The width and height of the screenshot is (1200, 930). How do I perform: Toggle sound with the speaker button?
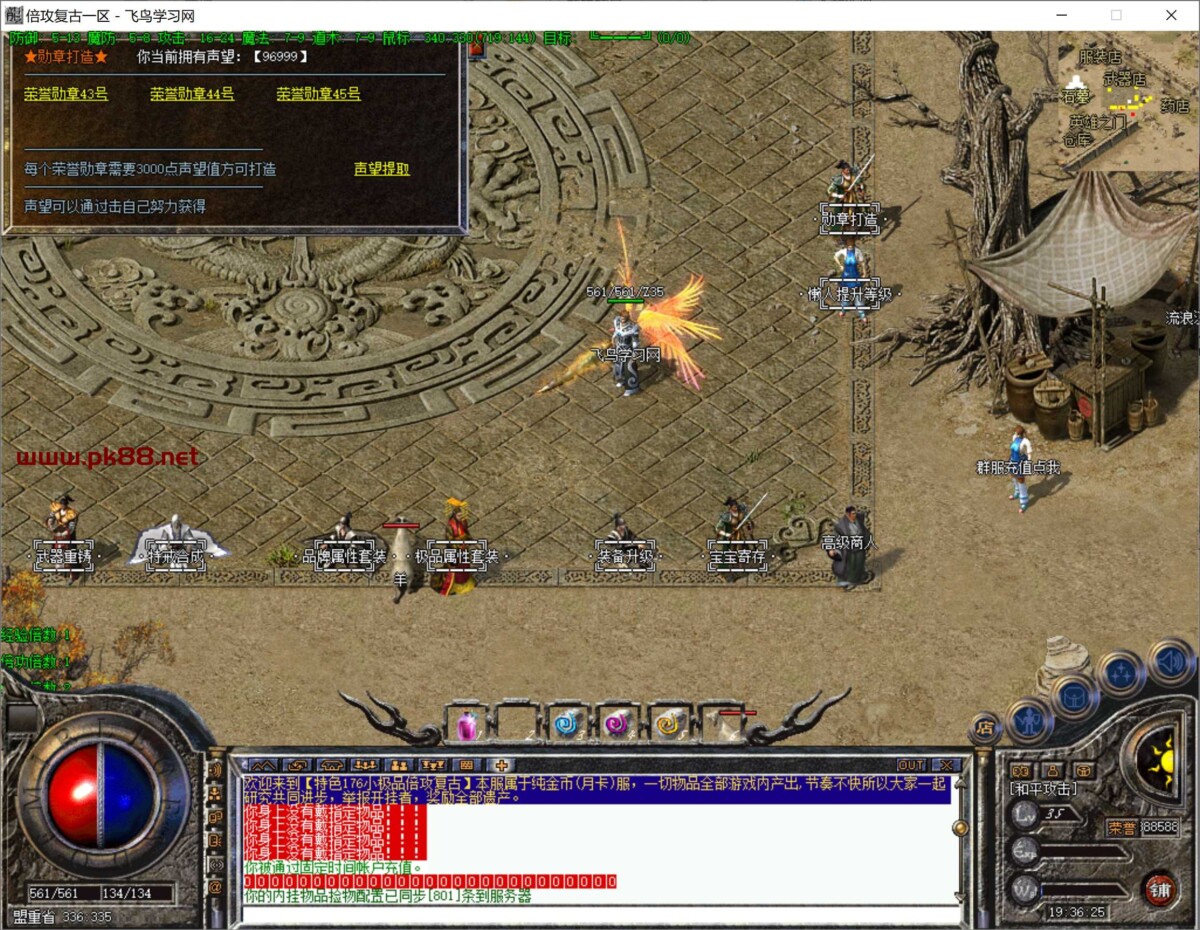(x=1170, y=661)
